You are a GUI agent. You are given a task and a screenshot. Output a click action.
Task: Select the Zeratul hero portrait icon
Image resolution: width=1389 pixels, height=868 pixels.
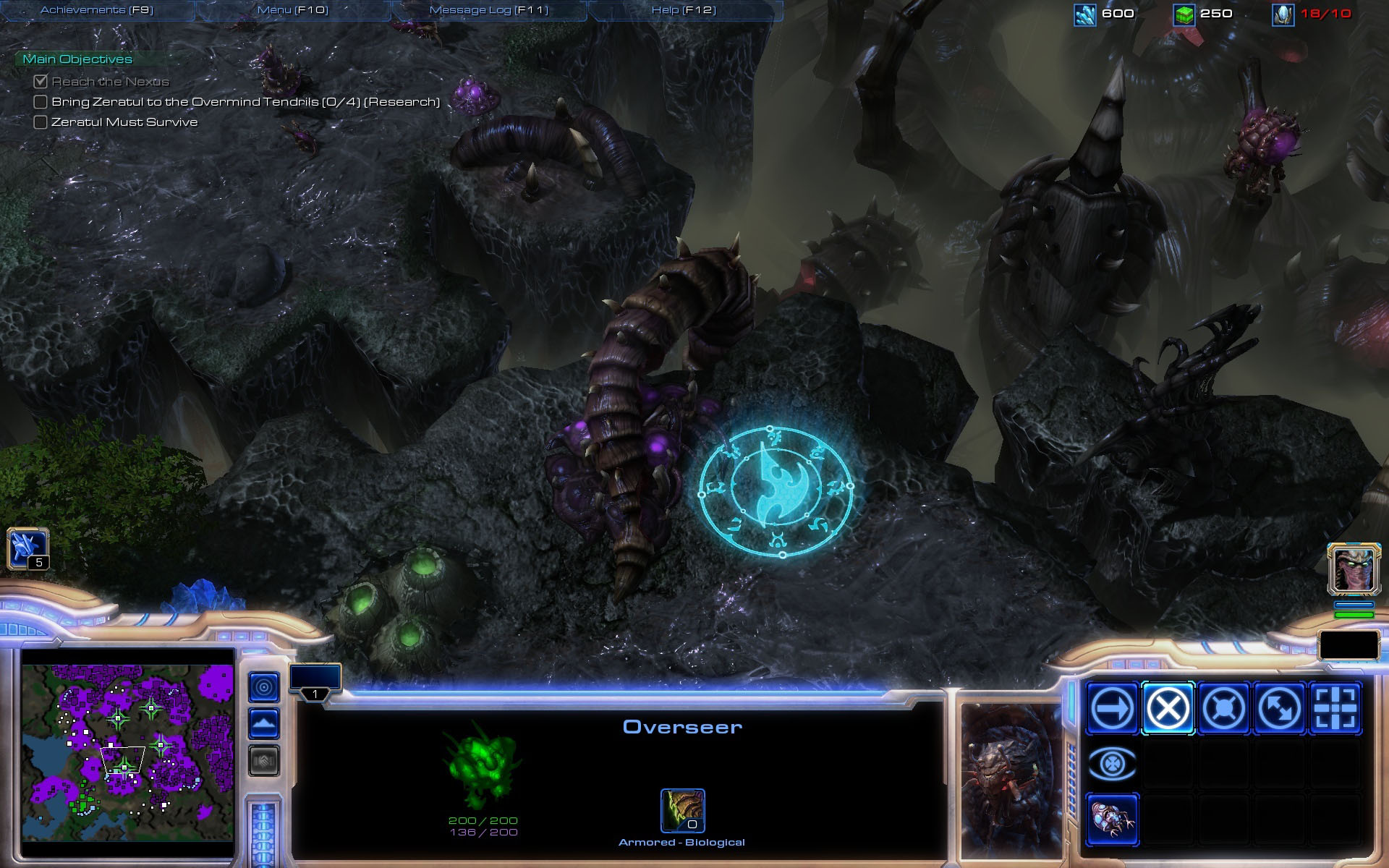point(1354,570)
